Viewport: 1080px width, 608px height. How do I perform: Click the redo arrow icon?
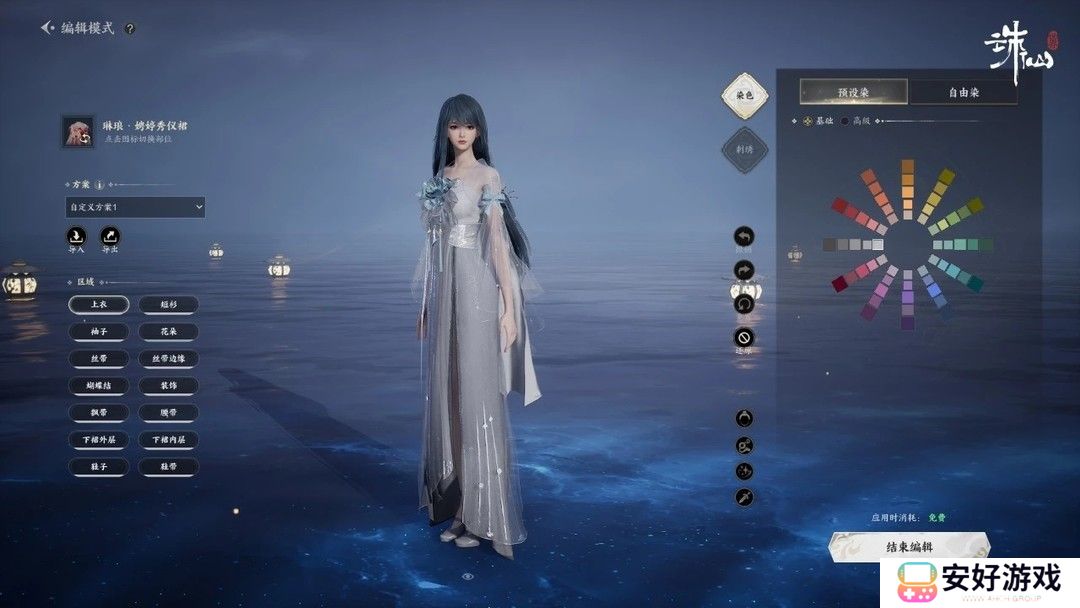pos(744,269)
